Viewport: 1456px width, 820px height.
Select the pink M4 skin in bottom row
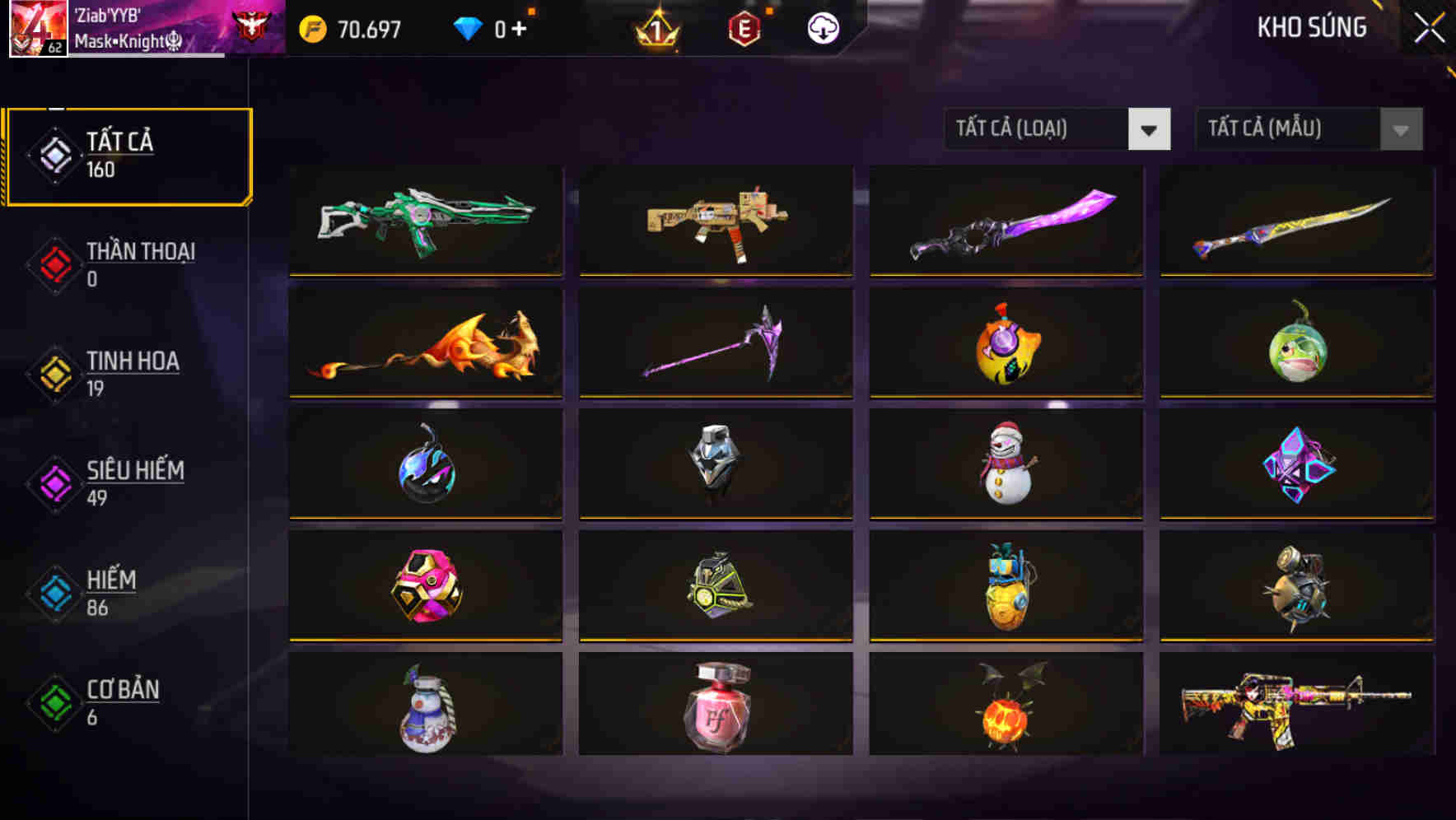tap(1295, 706)
